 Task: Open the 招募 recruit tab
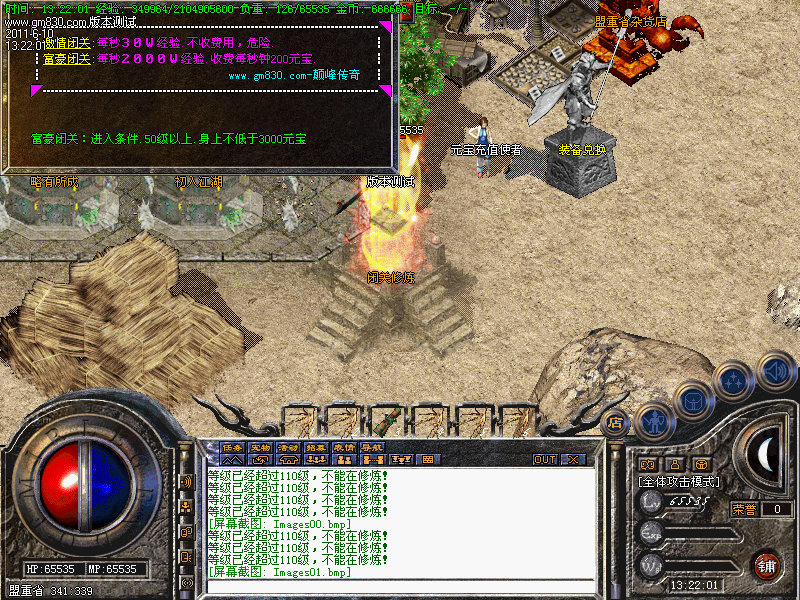click(x=316, y=447)
